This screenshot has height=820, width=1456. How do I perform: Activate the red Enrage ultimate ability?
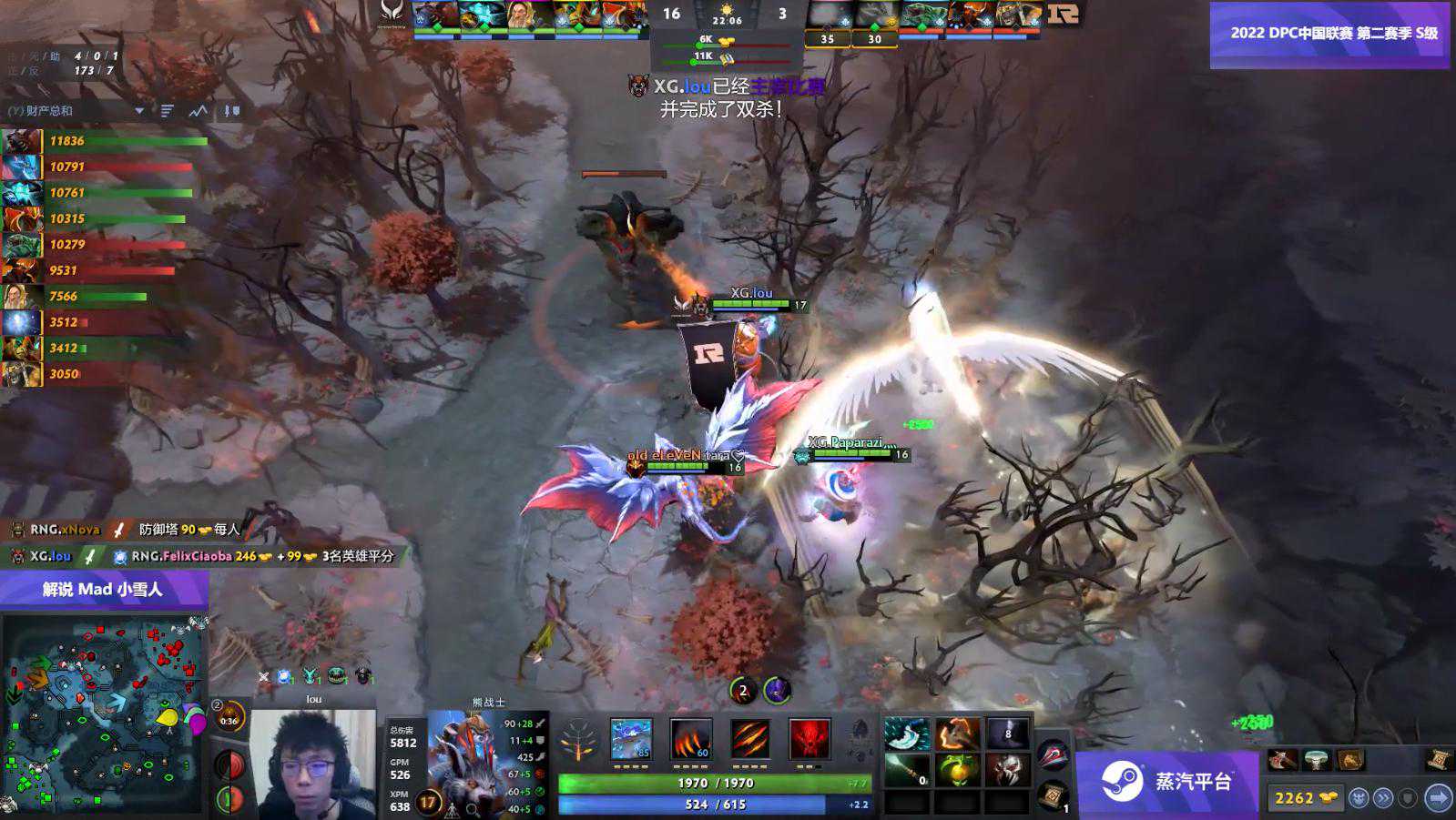(x=809, y=739)
